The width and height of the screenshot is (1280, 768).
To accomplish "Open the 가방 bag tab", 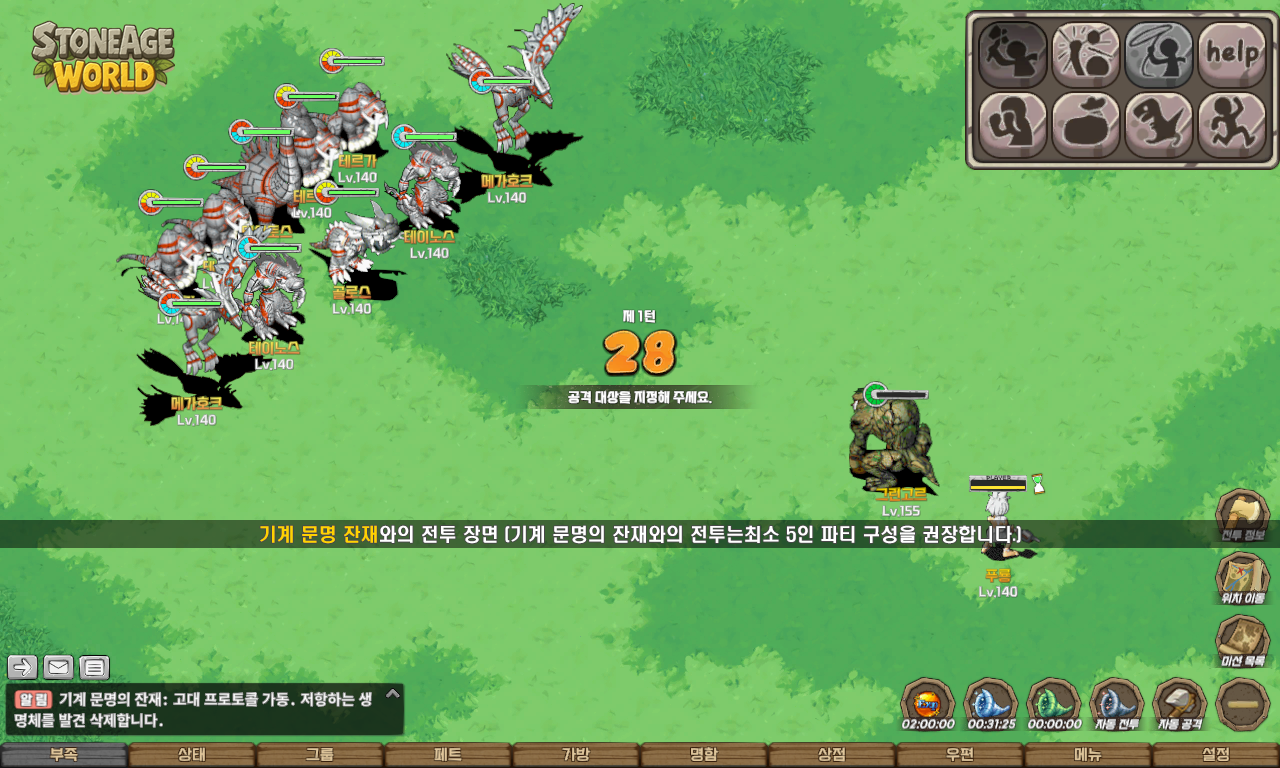I will click(576, 755).
